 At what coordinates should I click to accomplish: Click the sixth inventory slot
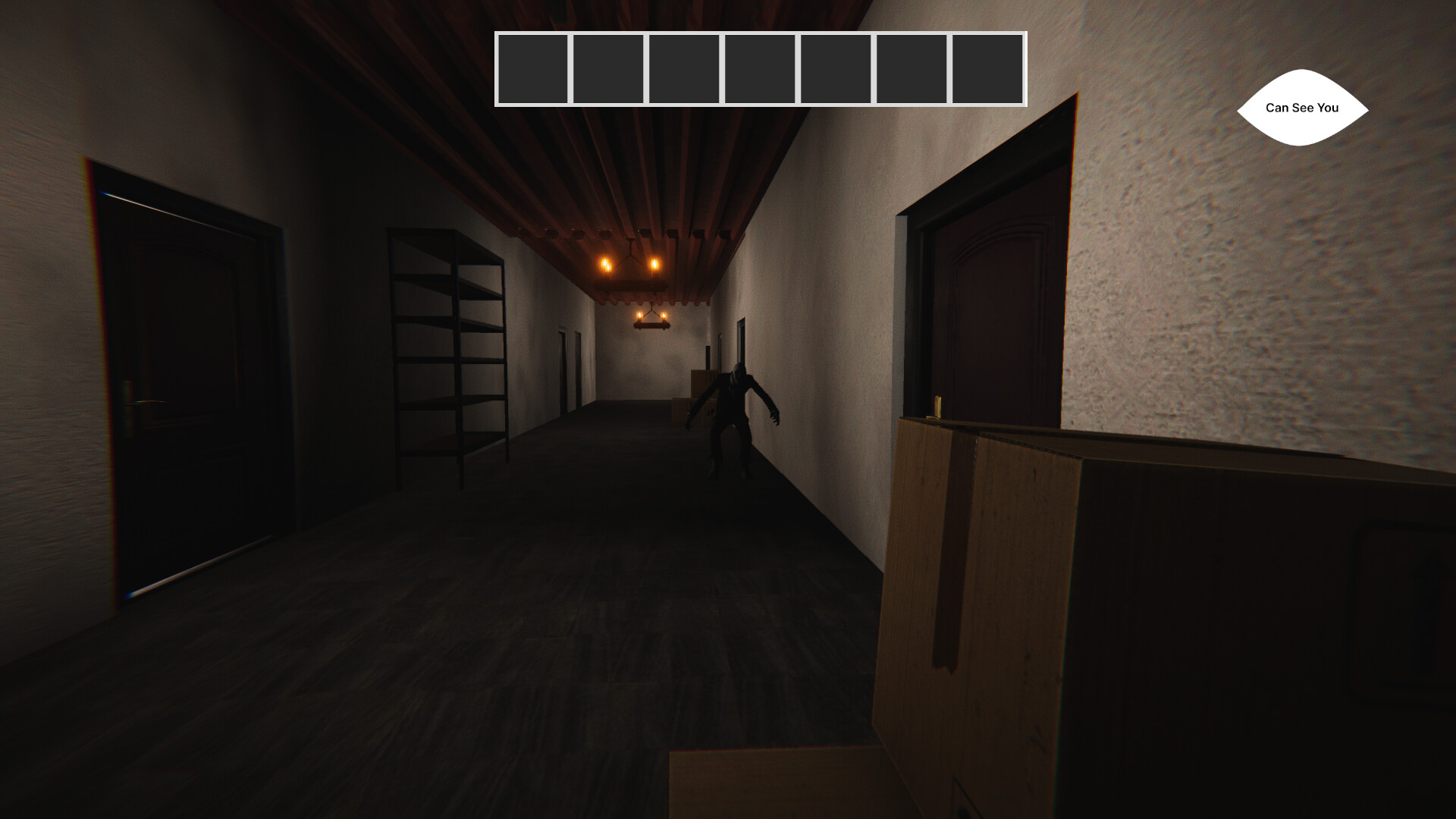[912, 69]
